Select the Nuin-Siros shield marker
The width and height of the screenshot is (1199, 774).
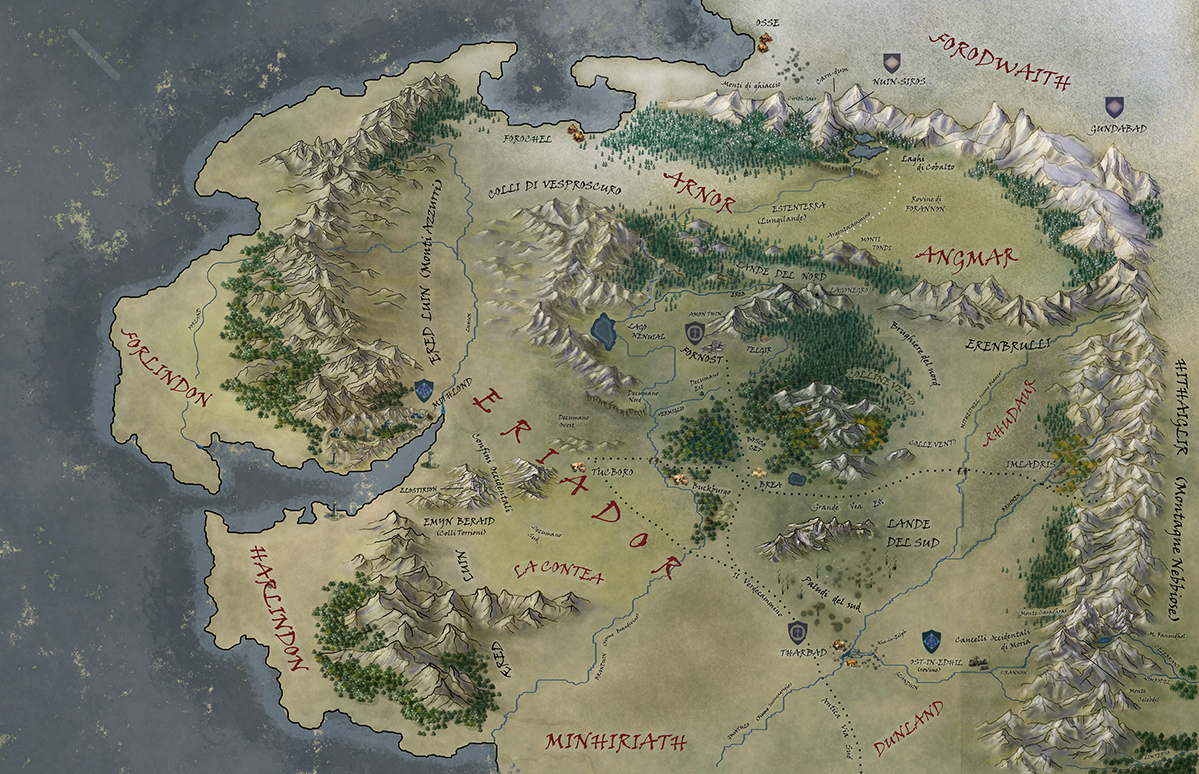click(x=892, y=64)
